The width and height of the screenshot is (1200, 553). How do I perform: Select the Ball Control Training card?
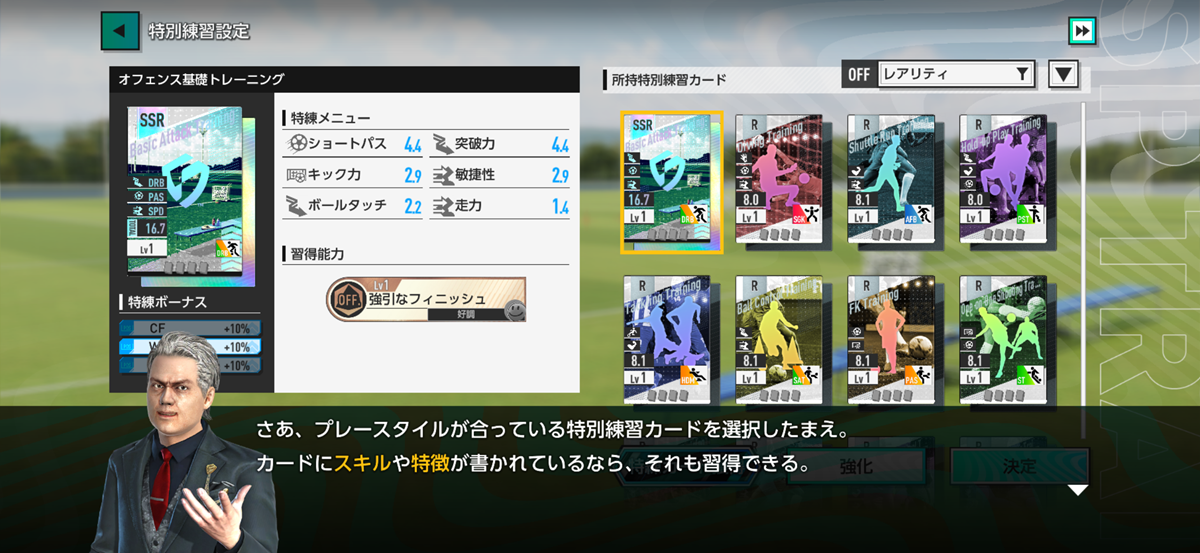click(779, 338)
